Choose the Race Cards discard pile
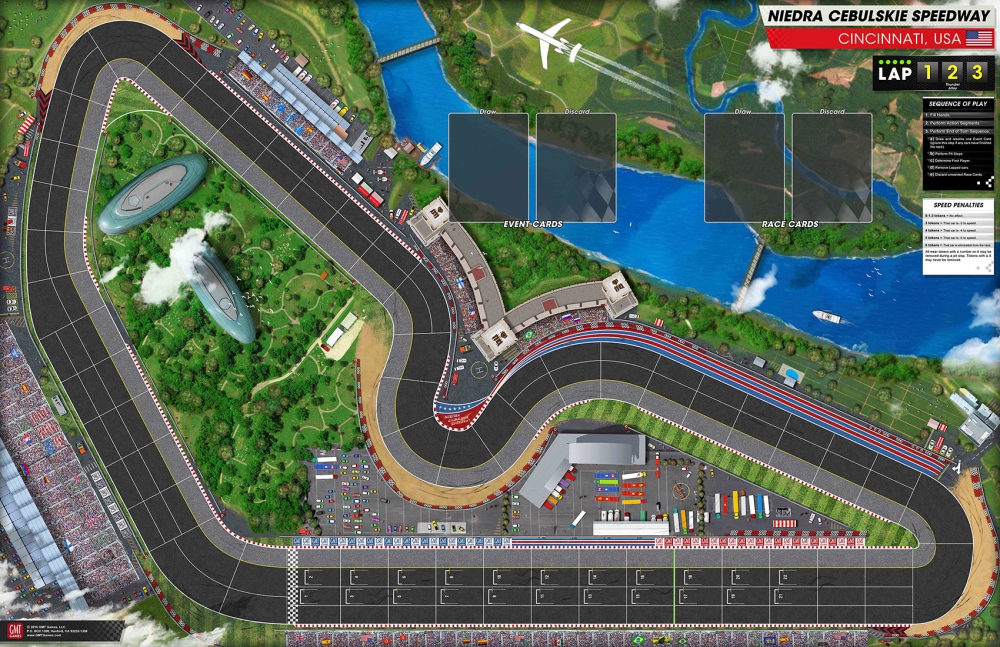The width and height of the screenshot is (1000, 647). [832, 167]
